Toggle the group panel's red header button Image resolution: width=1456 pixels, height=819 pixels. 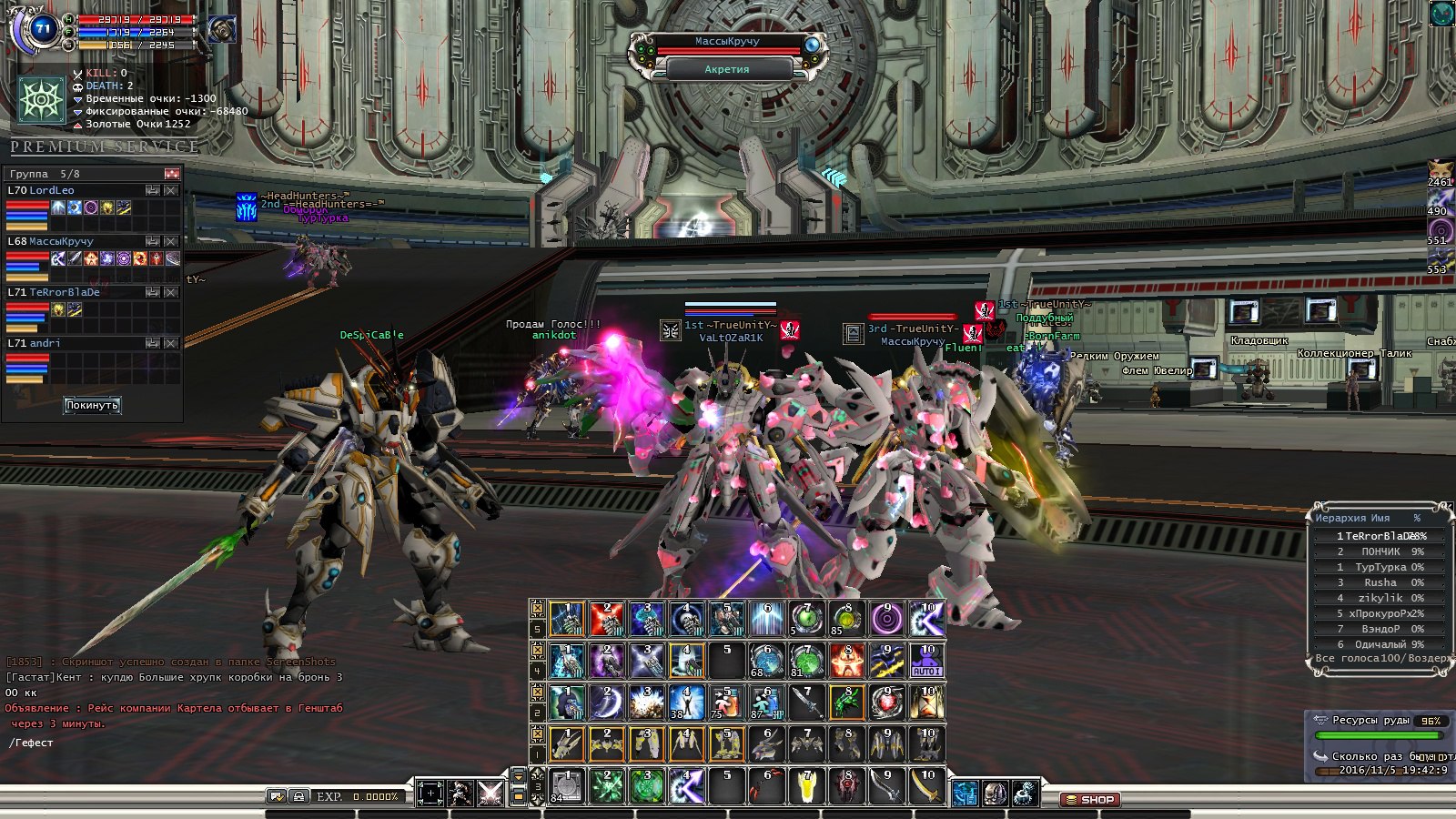(x=172, y=173)
